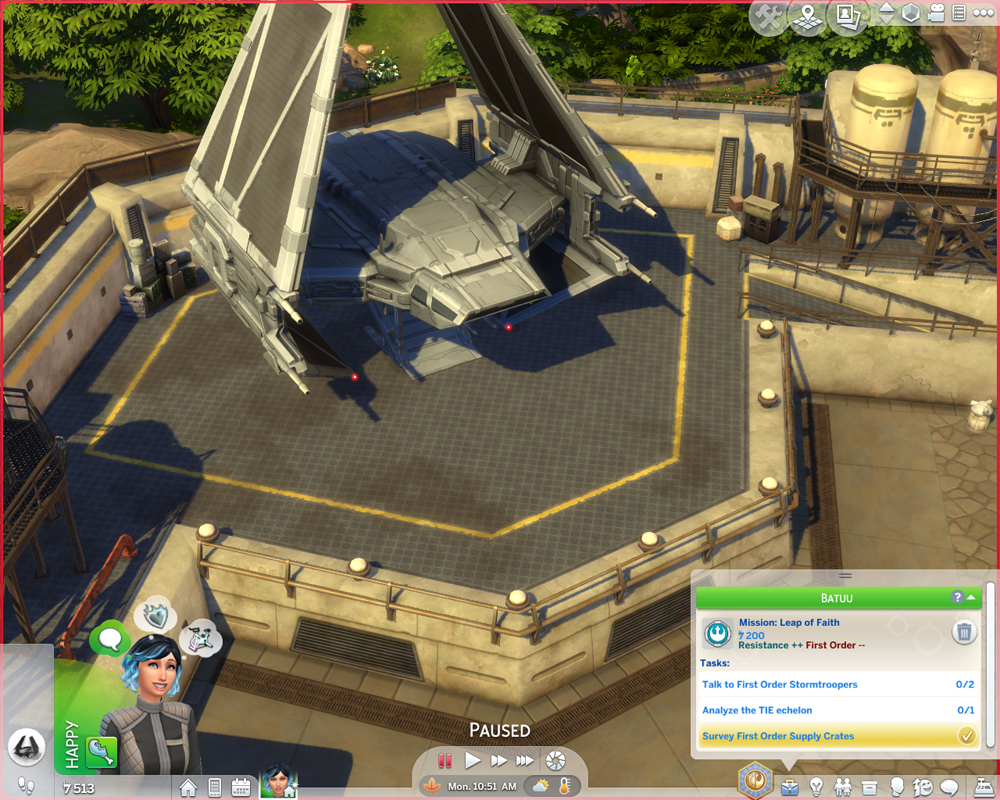Toggle the walls view cube icon
Viewport: 1000px width, 800px height.
coord(910,14)
